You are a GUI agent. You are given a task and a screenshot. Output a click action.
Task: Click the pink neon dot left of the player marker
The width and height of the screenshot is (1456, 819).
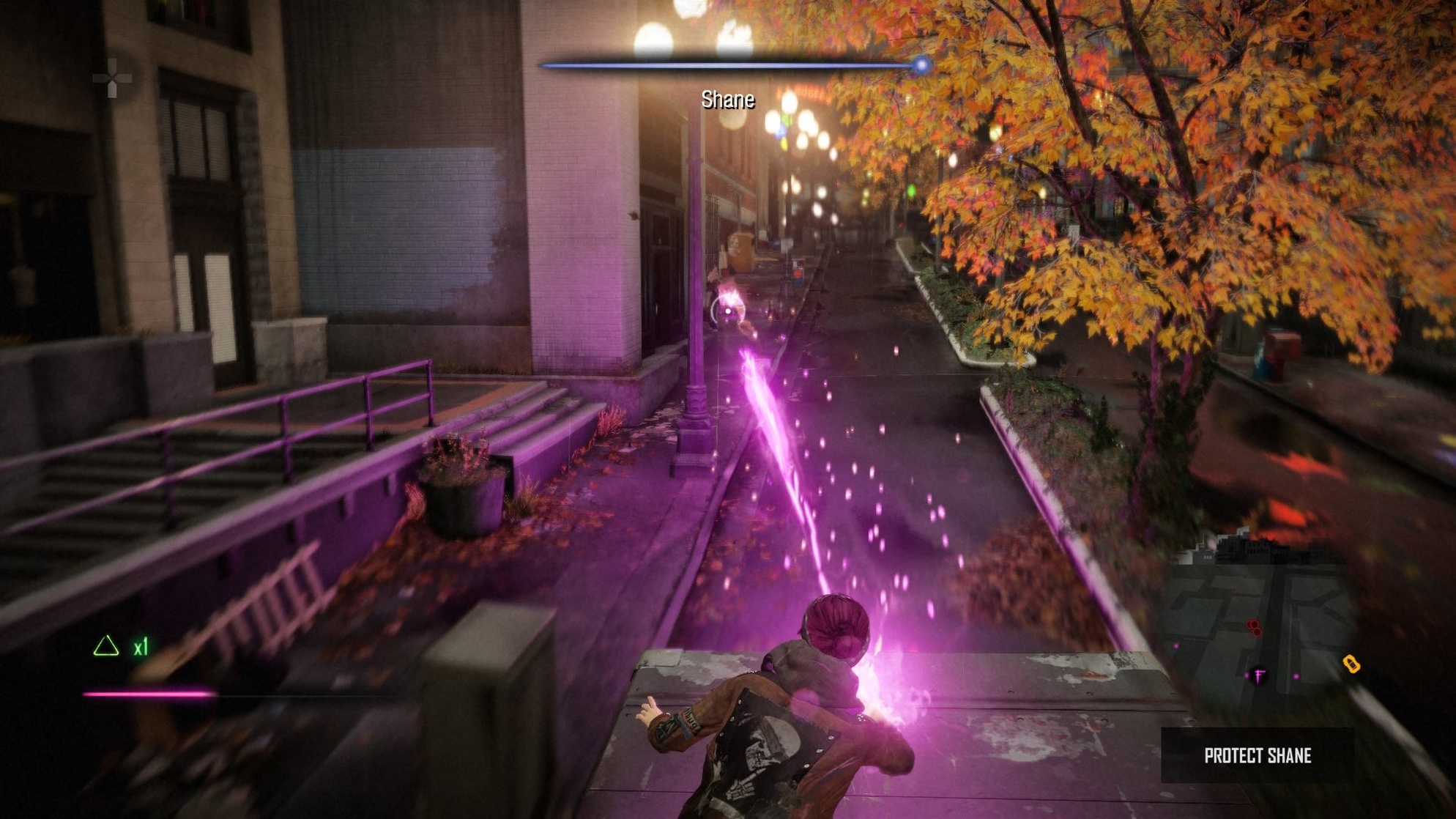1247,675
